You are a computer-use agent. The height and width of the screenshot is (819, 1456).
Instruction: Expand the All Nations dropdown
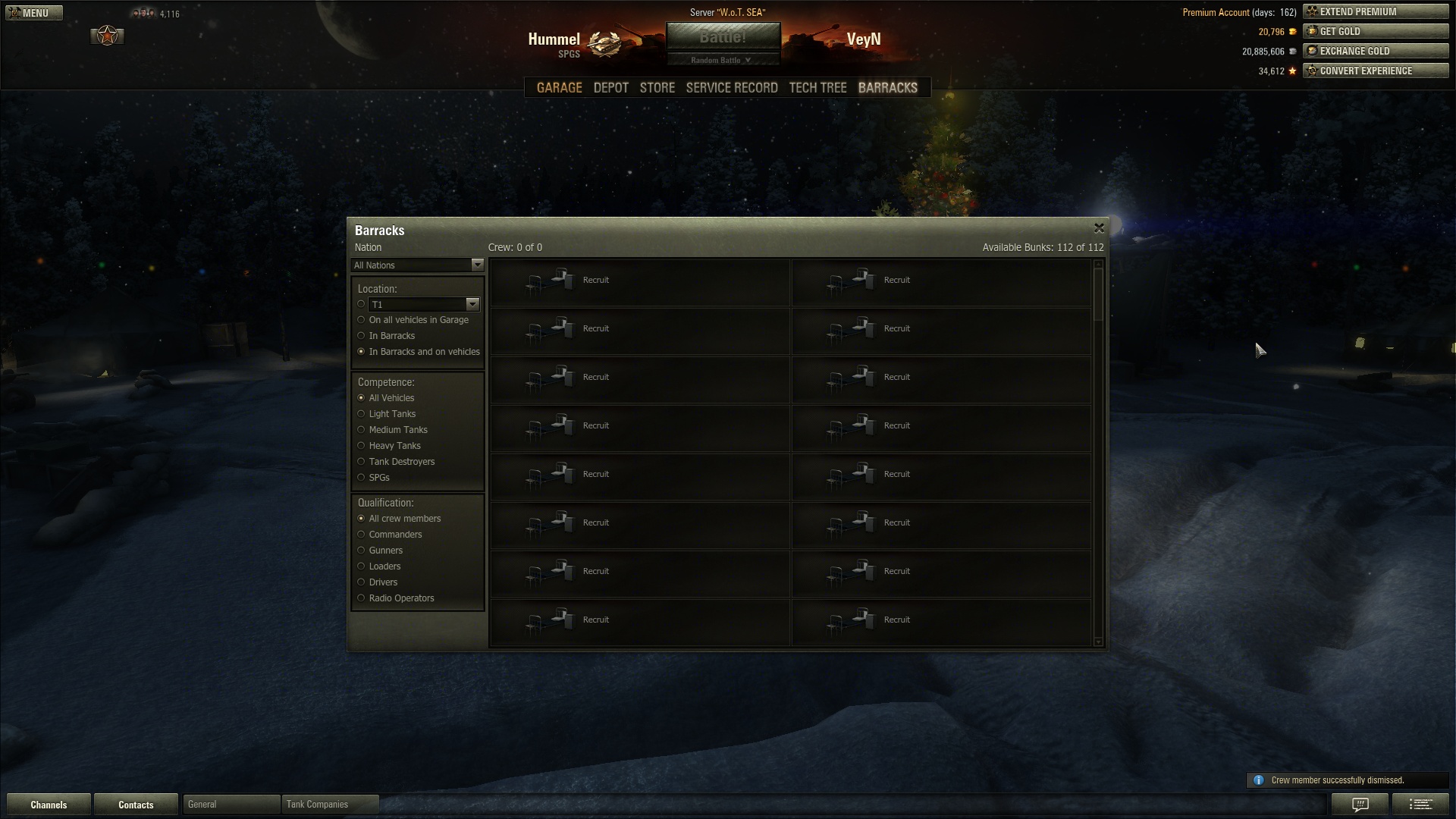tap(417, 265)
